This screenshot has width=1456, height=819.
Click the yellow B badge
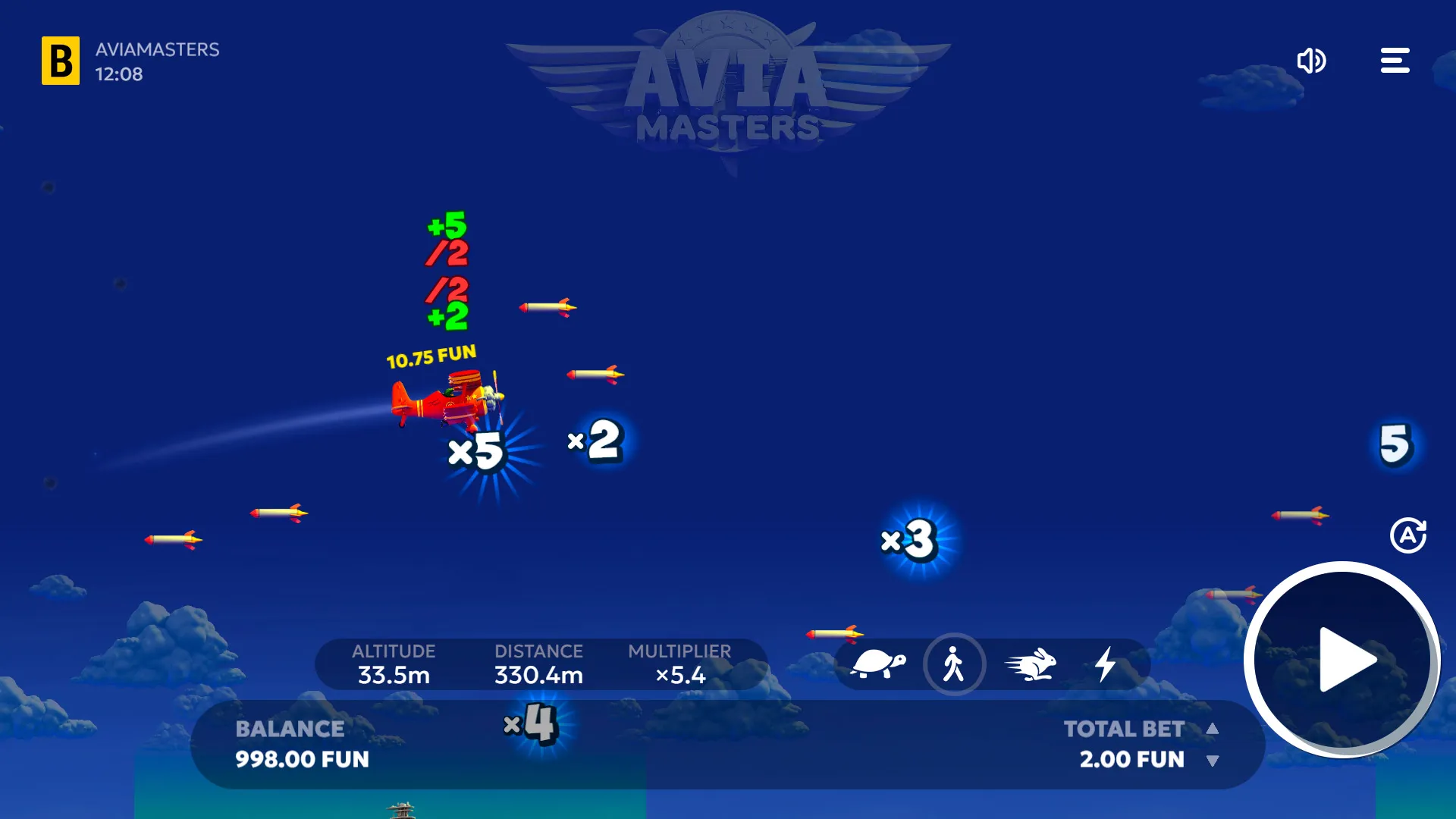61,60
